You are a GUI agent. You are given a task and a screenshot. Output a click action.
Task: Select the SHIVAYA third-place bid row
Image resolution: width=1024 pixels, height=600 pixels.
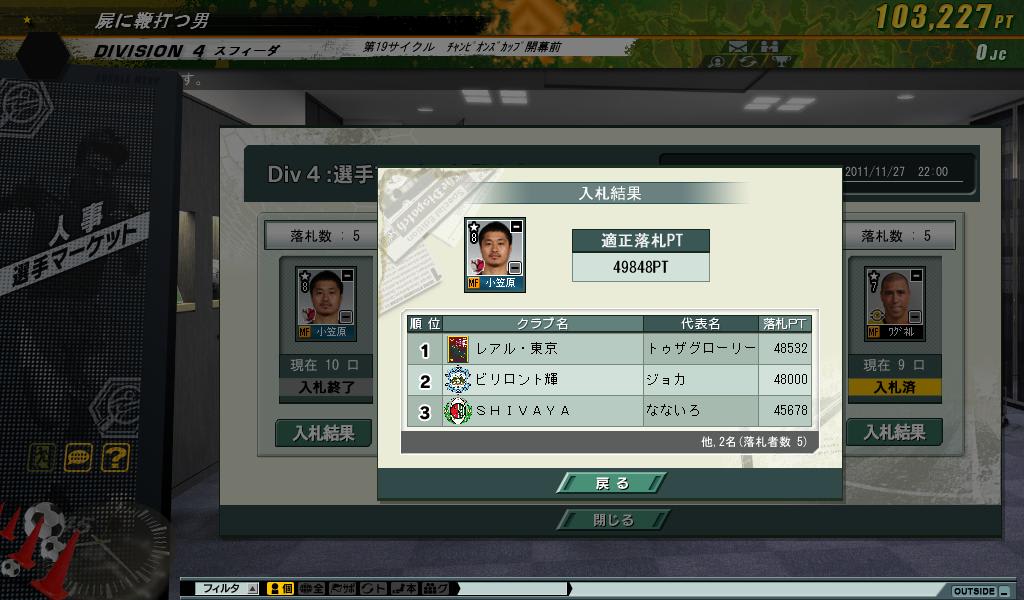tap(608, 411)
